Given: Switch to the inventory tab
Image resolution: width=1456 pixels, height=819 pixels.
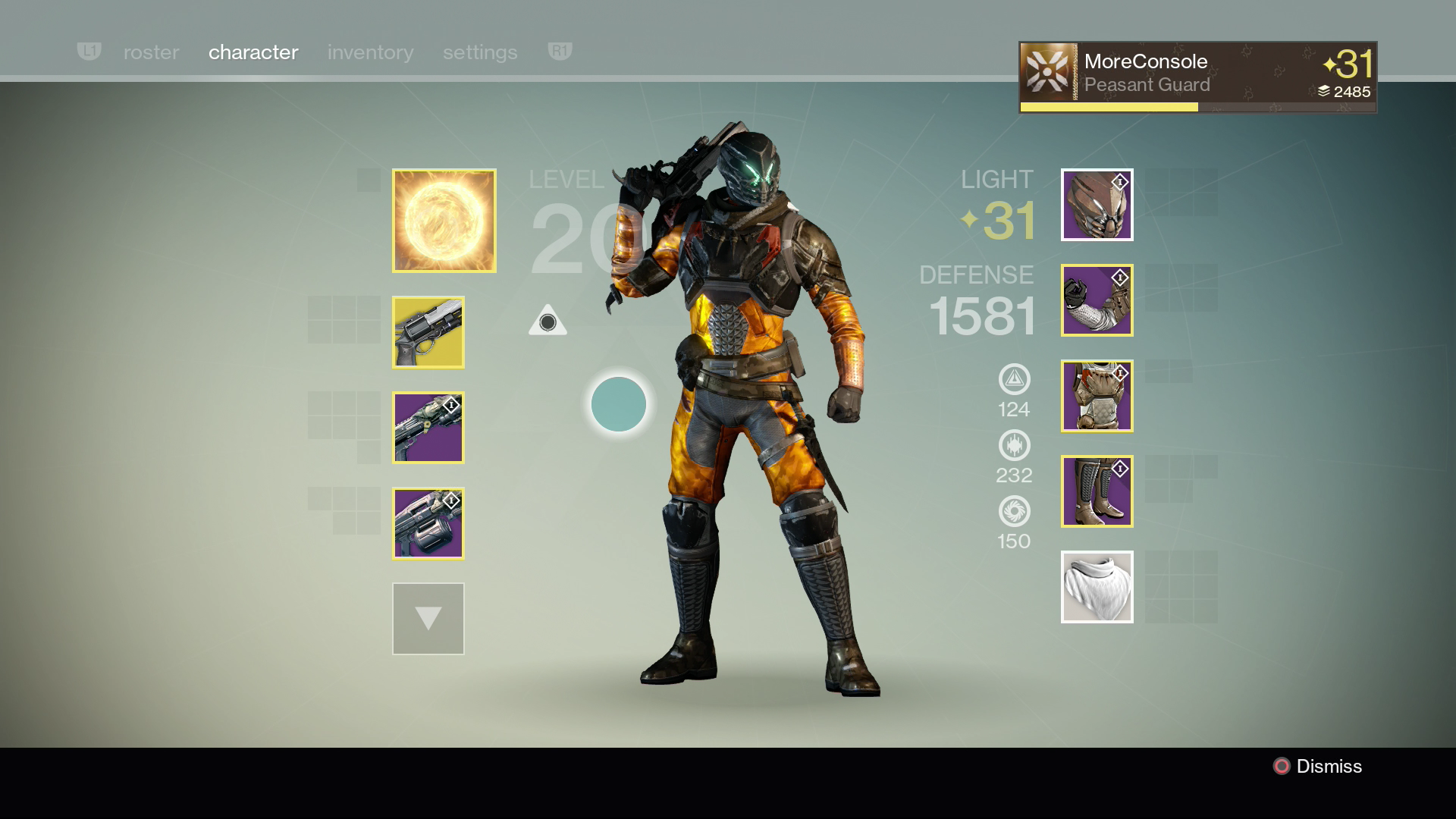Looking at the screenshot, I should coord(370,52).
